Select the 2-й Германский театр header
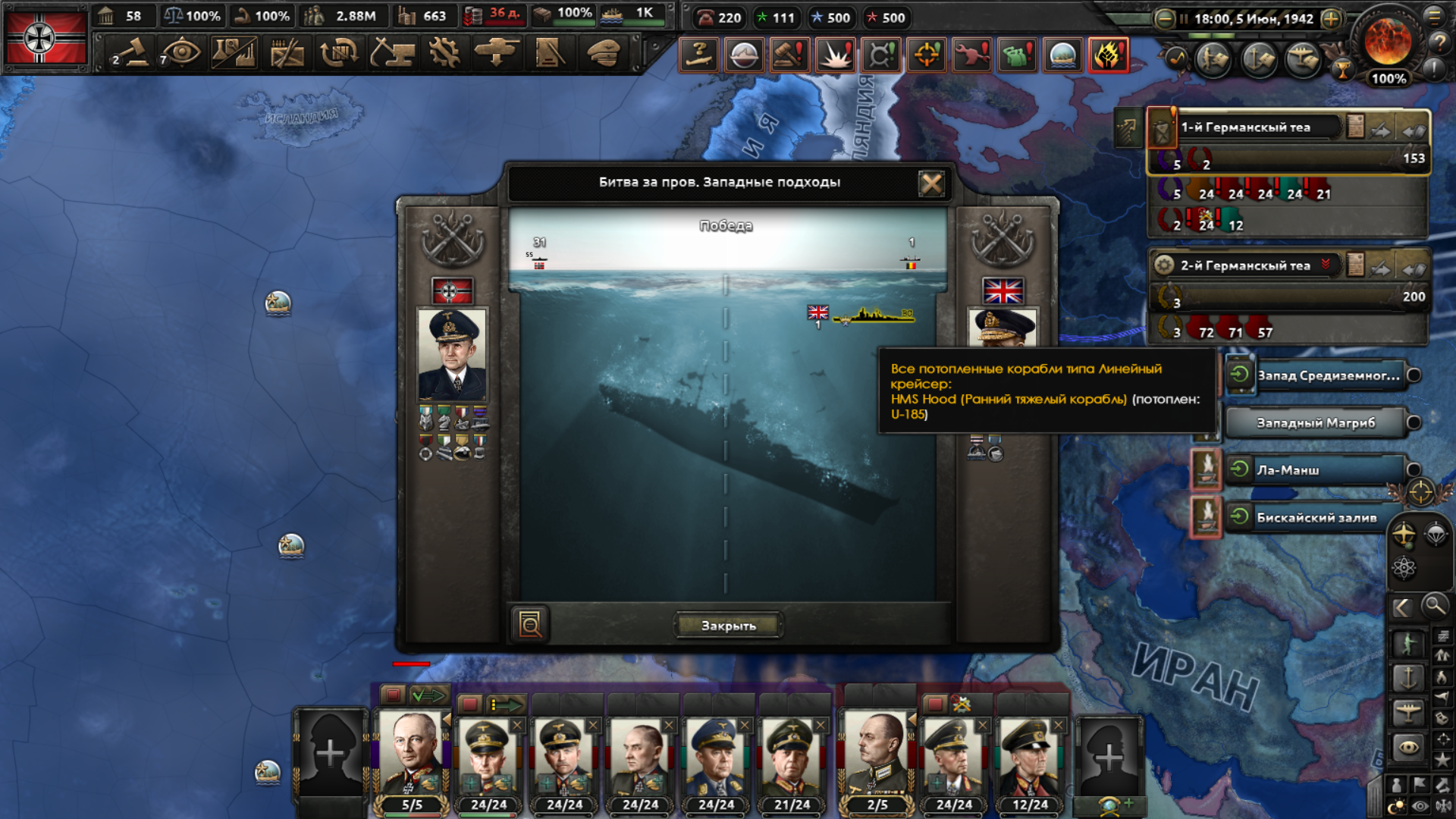 [x=1245, y=265]
